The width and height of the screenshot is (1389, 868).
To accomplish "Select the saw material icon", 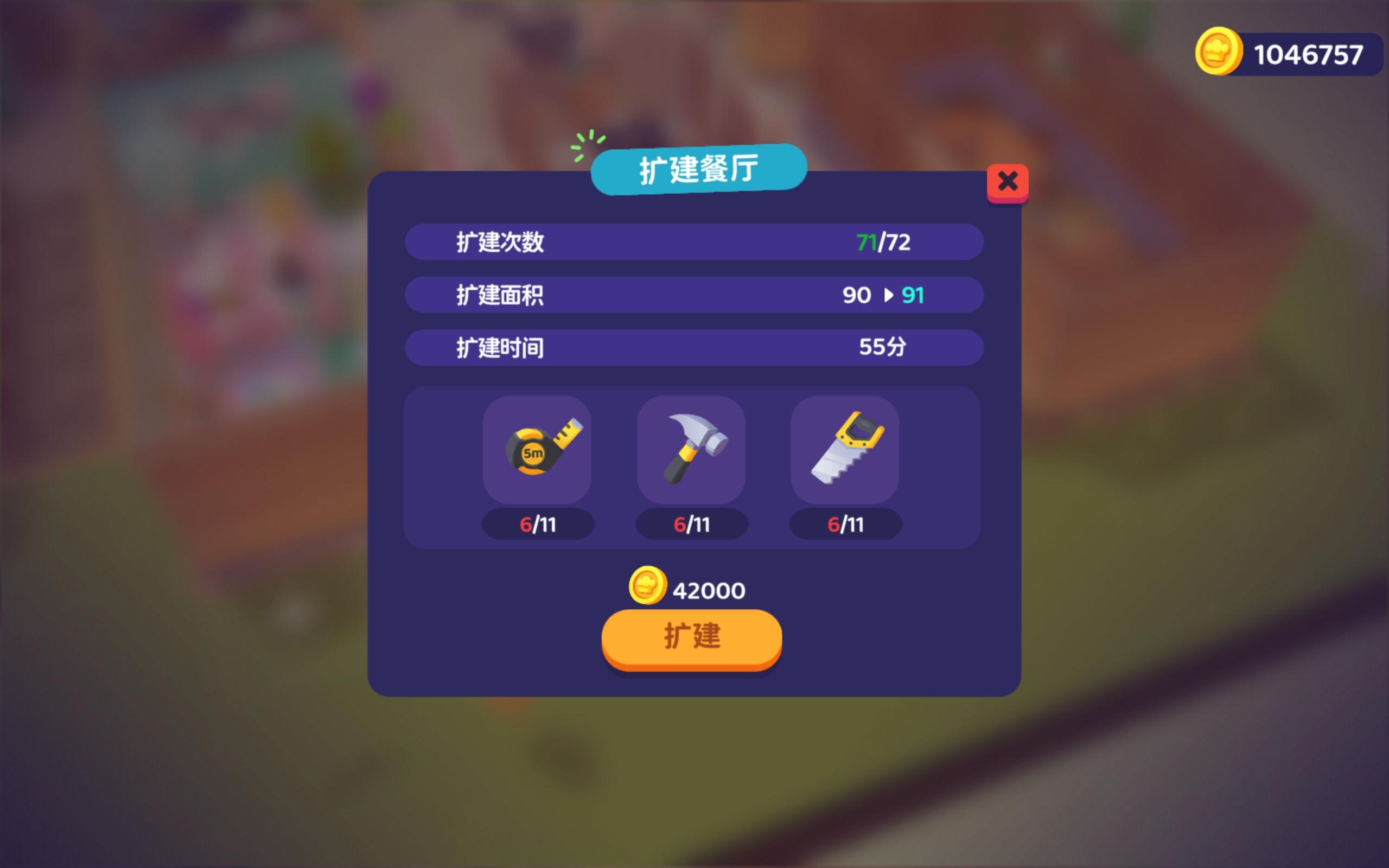I will coord(845,451).
